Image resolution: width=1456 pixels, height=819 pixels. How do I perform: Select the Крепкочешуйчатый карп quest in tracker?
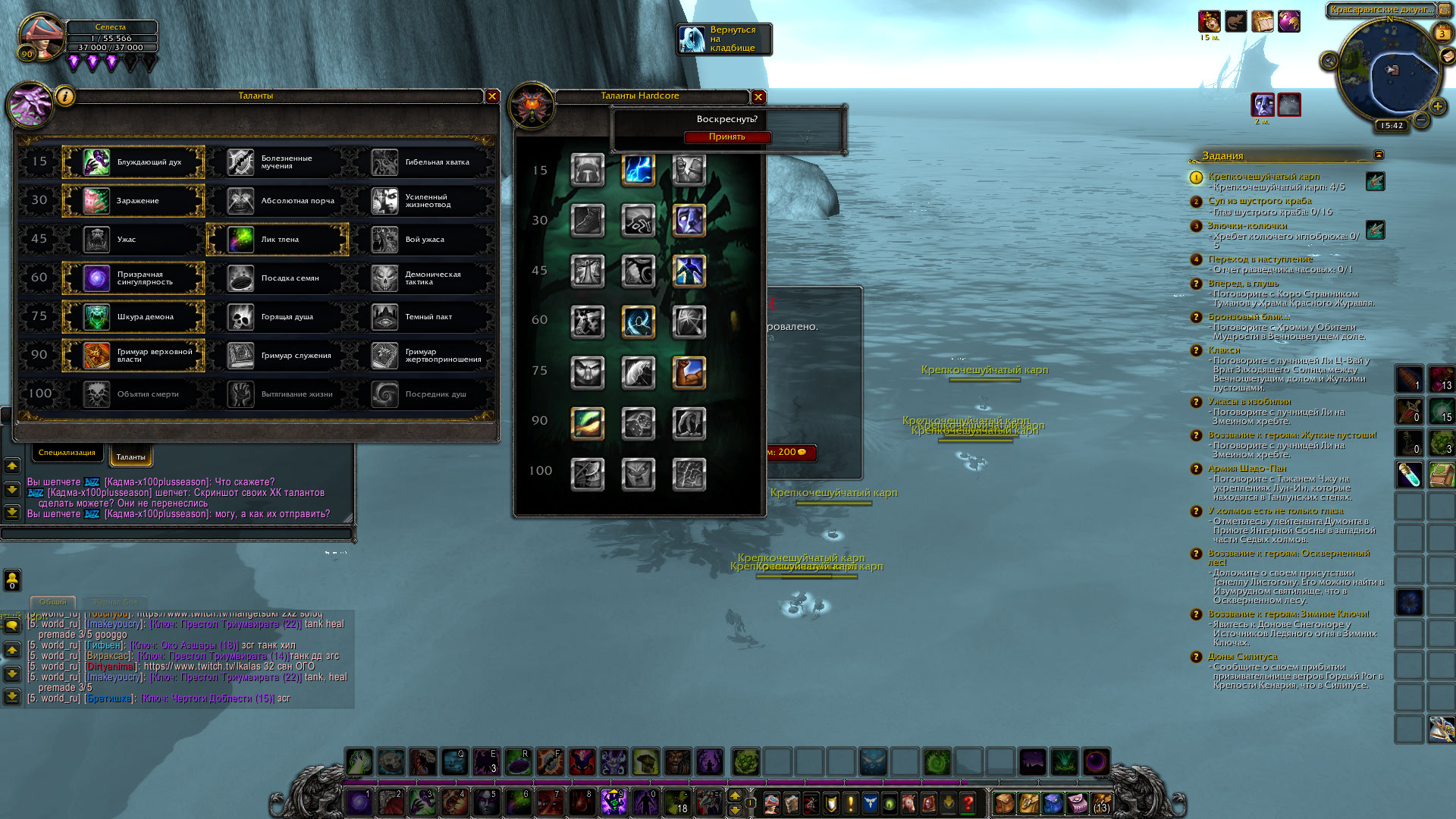click(x=1263, y=177)
